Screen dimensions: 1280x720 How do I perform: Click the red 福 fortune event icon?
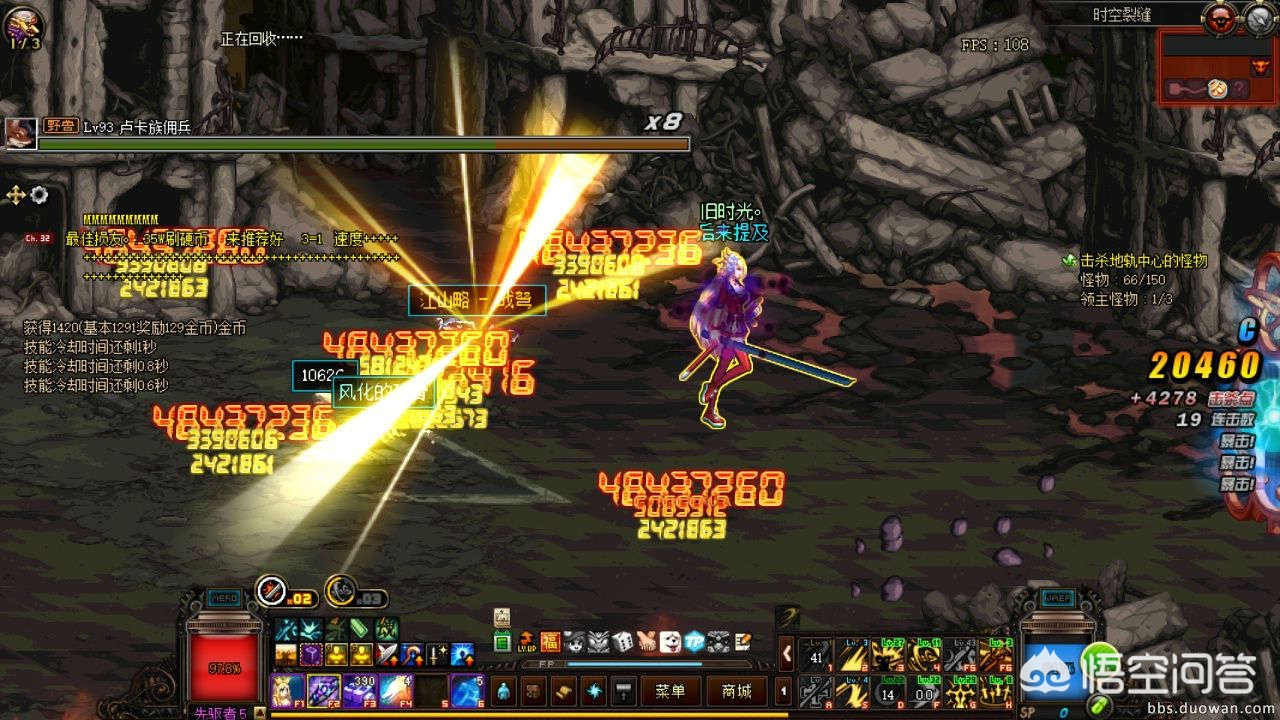click(x=551, y=641)
